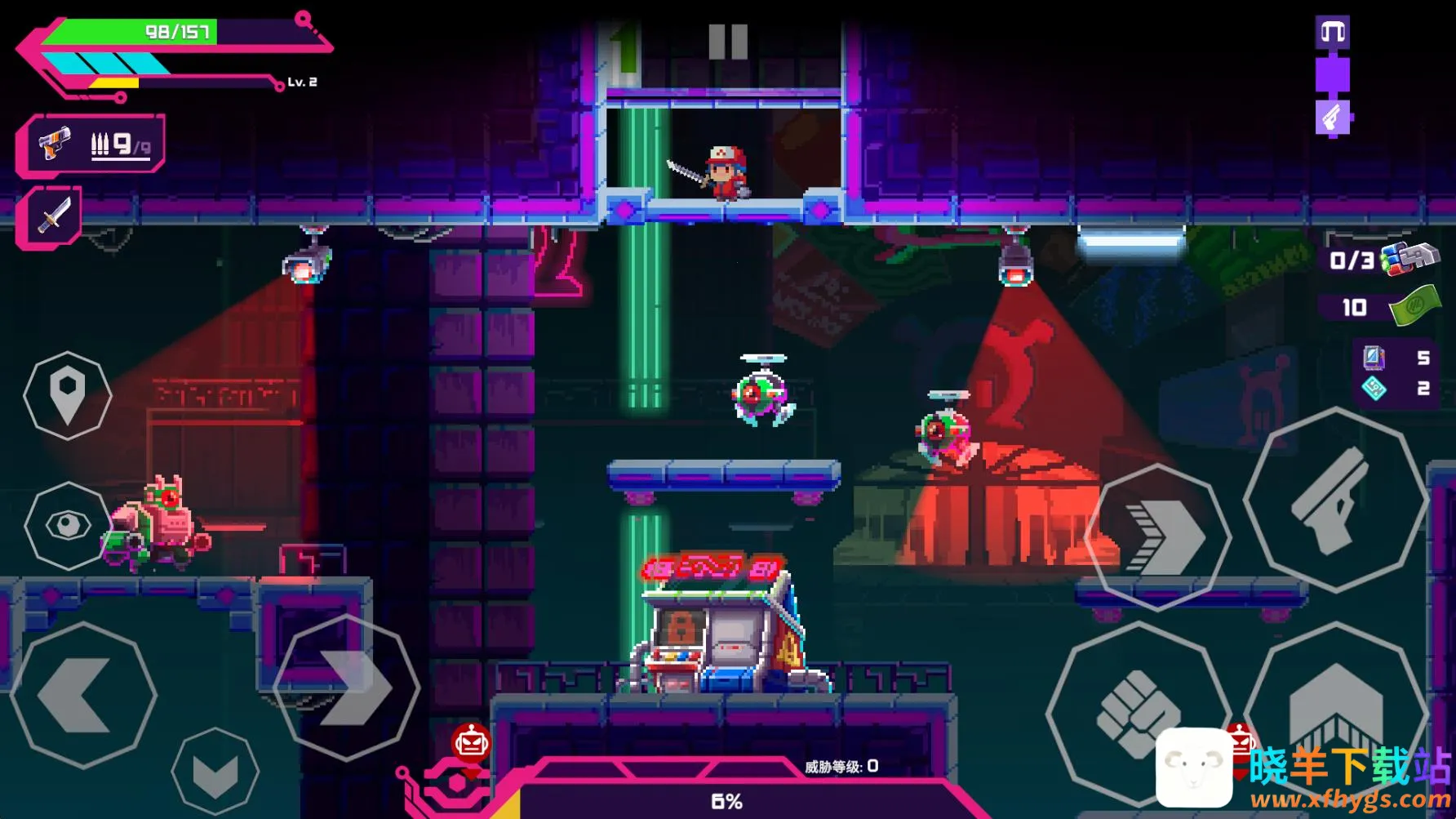The image size is (1456, 819).
Task: Select the sword weapon slot
Action: (x=51, y=216)
